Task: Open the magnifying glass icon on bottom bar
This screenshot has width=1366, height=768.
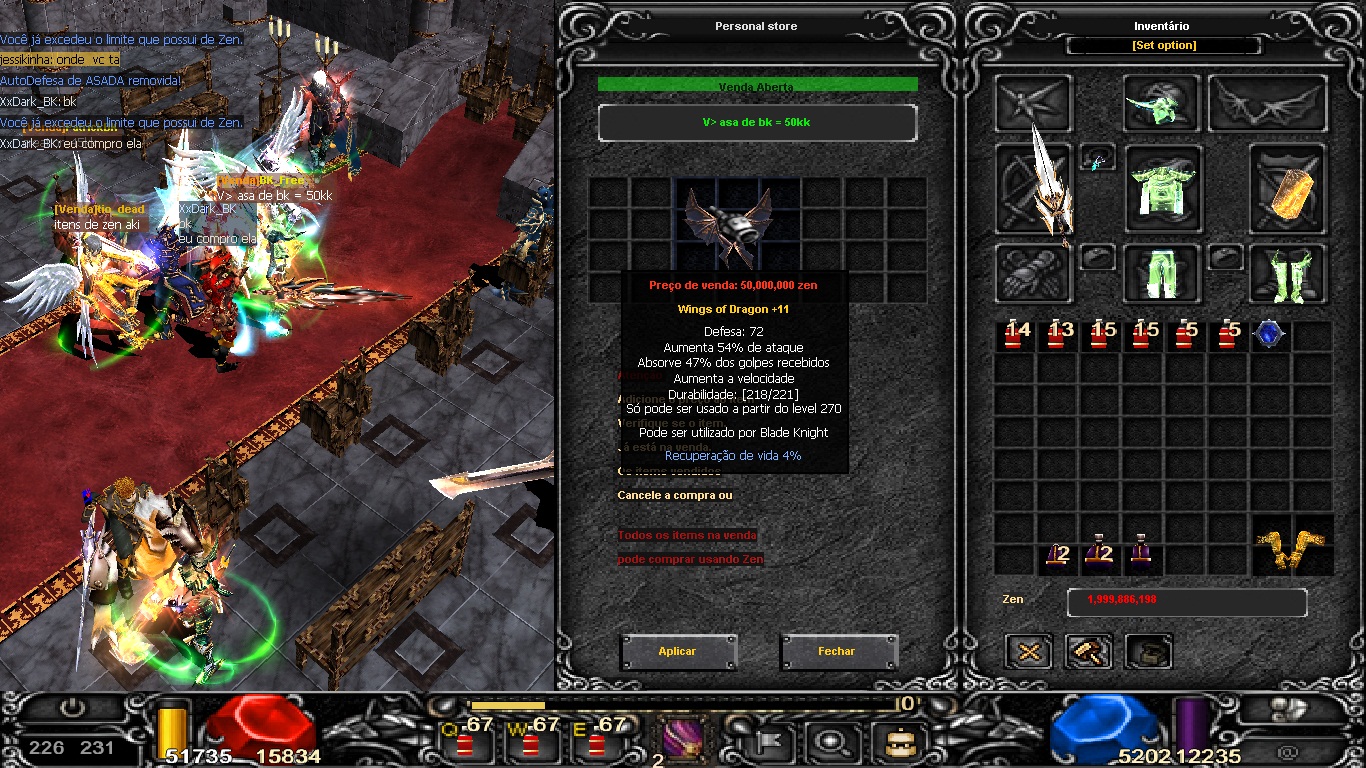Action: click(829, 743)
